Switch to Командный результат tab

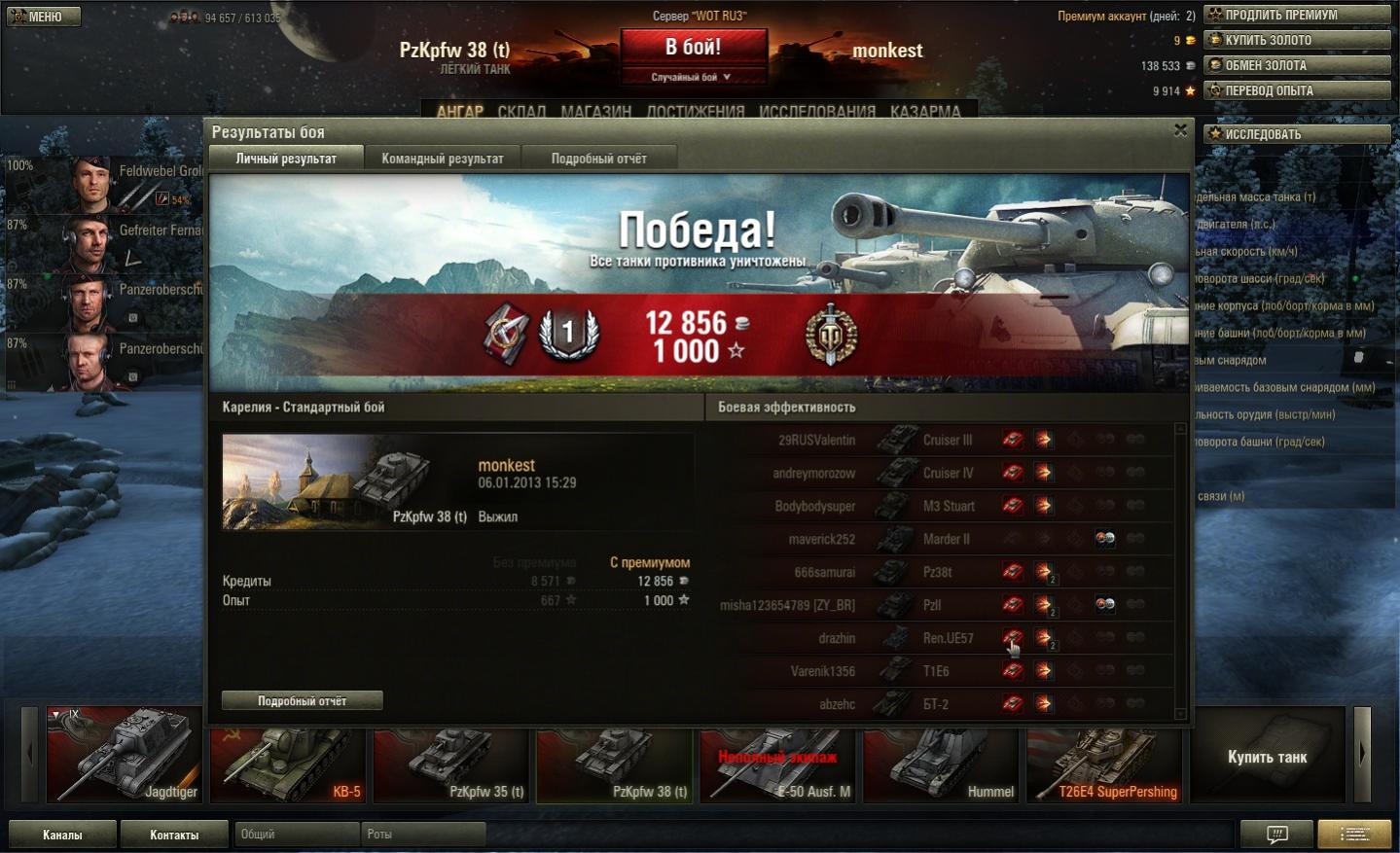click(x=443, y=159)
